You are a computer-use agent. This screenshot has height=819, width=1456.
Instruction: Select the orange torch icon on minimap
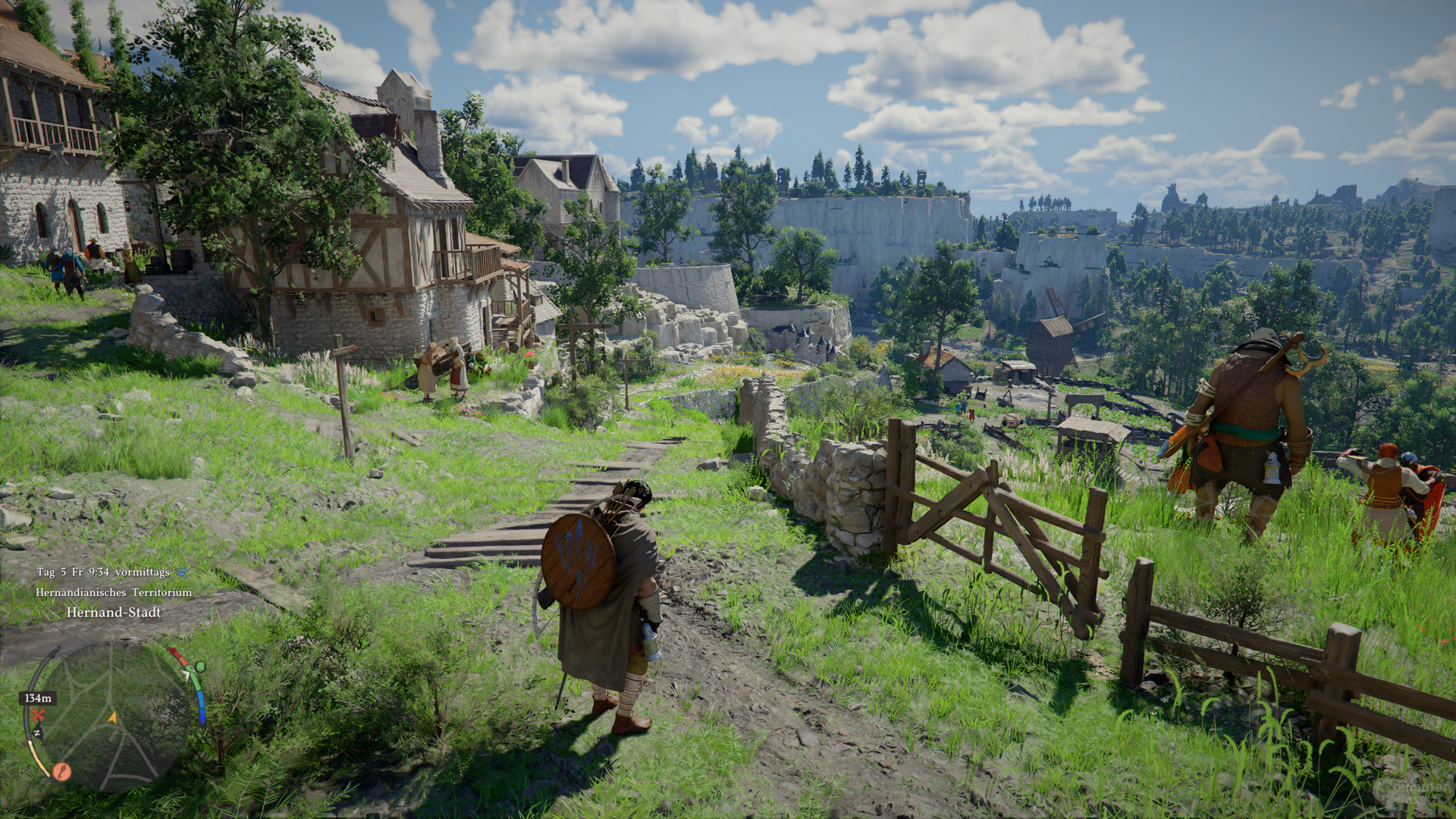[x=62, y=772]
